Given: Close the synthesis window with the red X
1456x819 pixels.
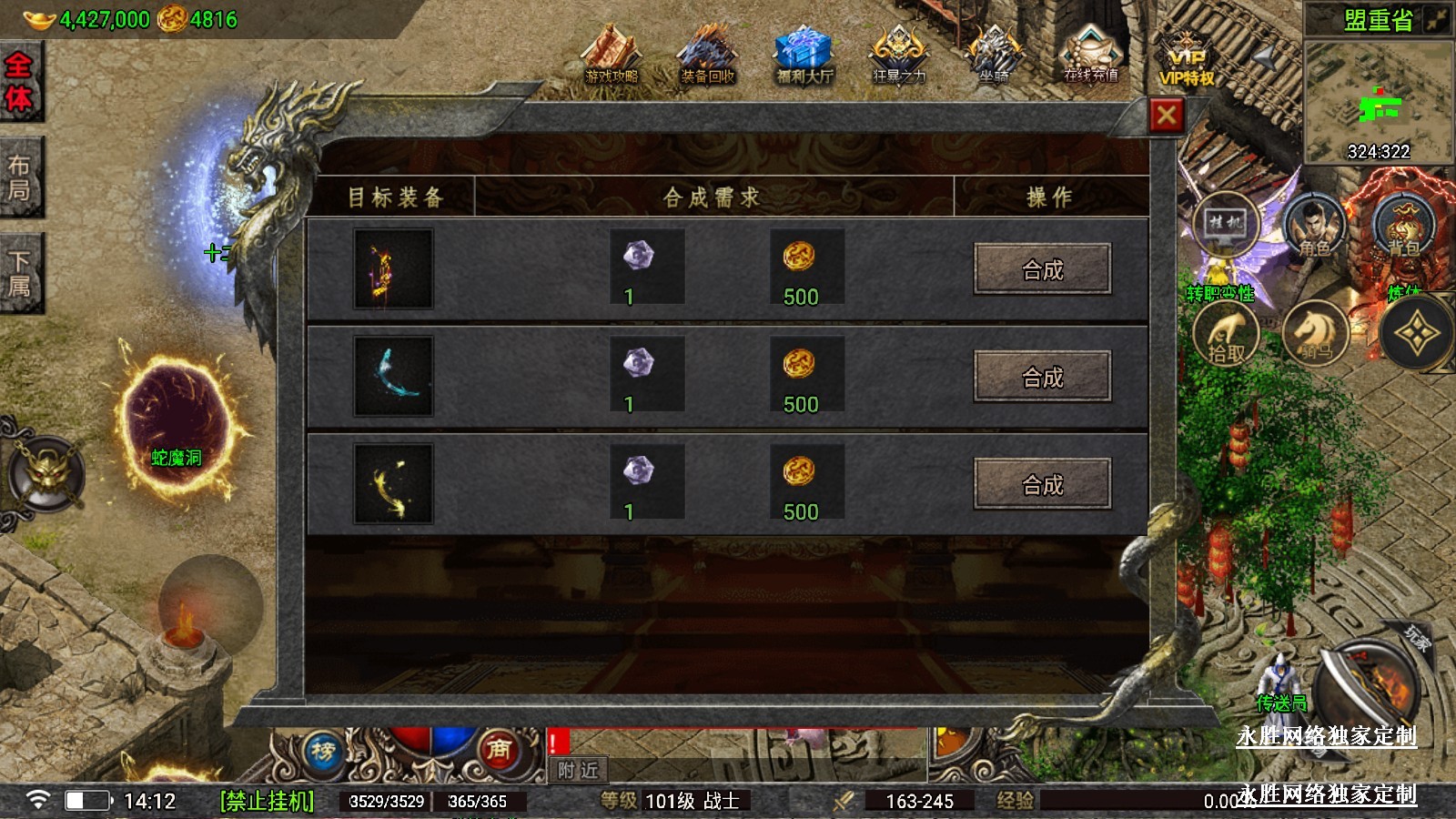Looking at the screenshot, I should 1167,116.
